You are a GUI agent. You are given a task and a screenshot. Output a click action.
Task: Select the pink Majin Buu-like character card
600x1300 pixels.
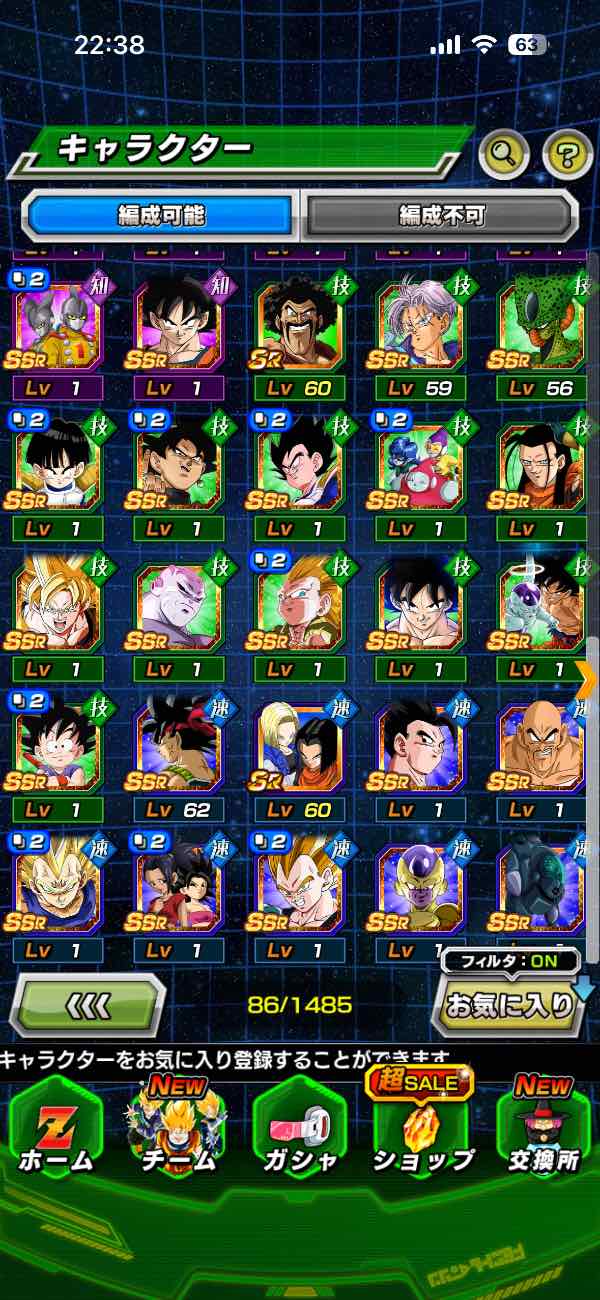(x=177, y=608)
